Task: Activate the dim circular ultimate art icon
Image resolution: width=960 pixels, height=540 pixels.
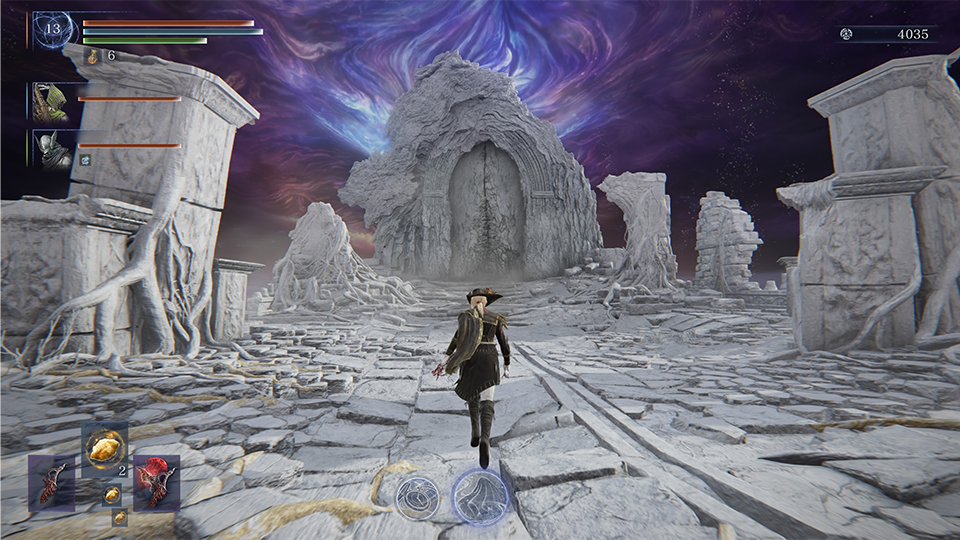Action: point(416,497)
